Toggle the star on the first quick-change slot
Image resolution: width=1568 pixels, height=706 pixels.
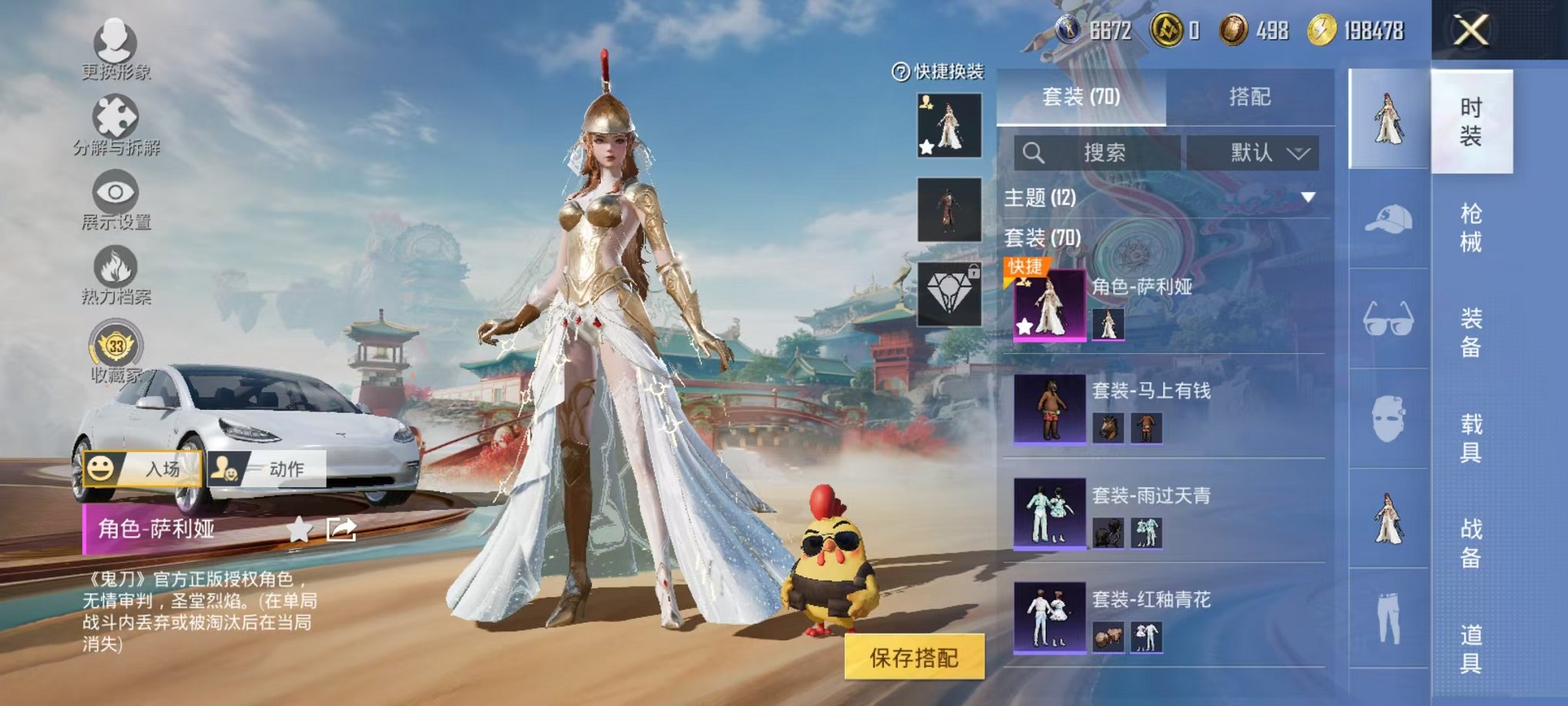pyautogui.click(x=928, y=148)
